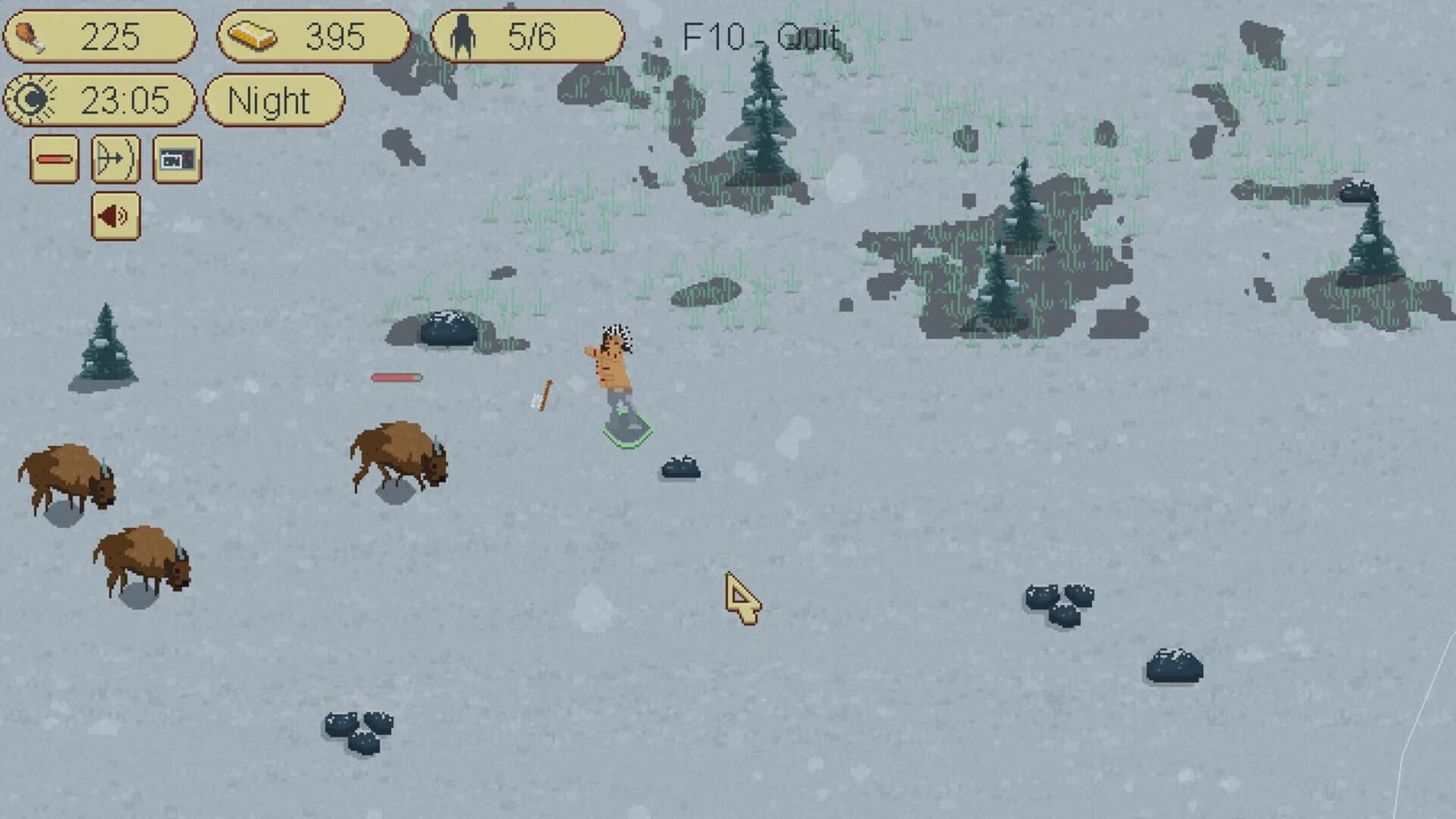Expand the 23:05 time display
The width and height of the screenshot is (1456, 819).
pos(102,99)
